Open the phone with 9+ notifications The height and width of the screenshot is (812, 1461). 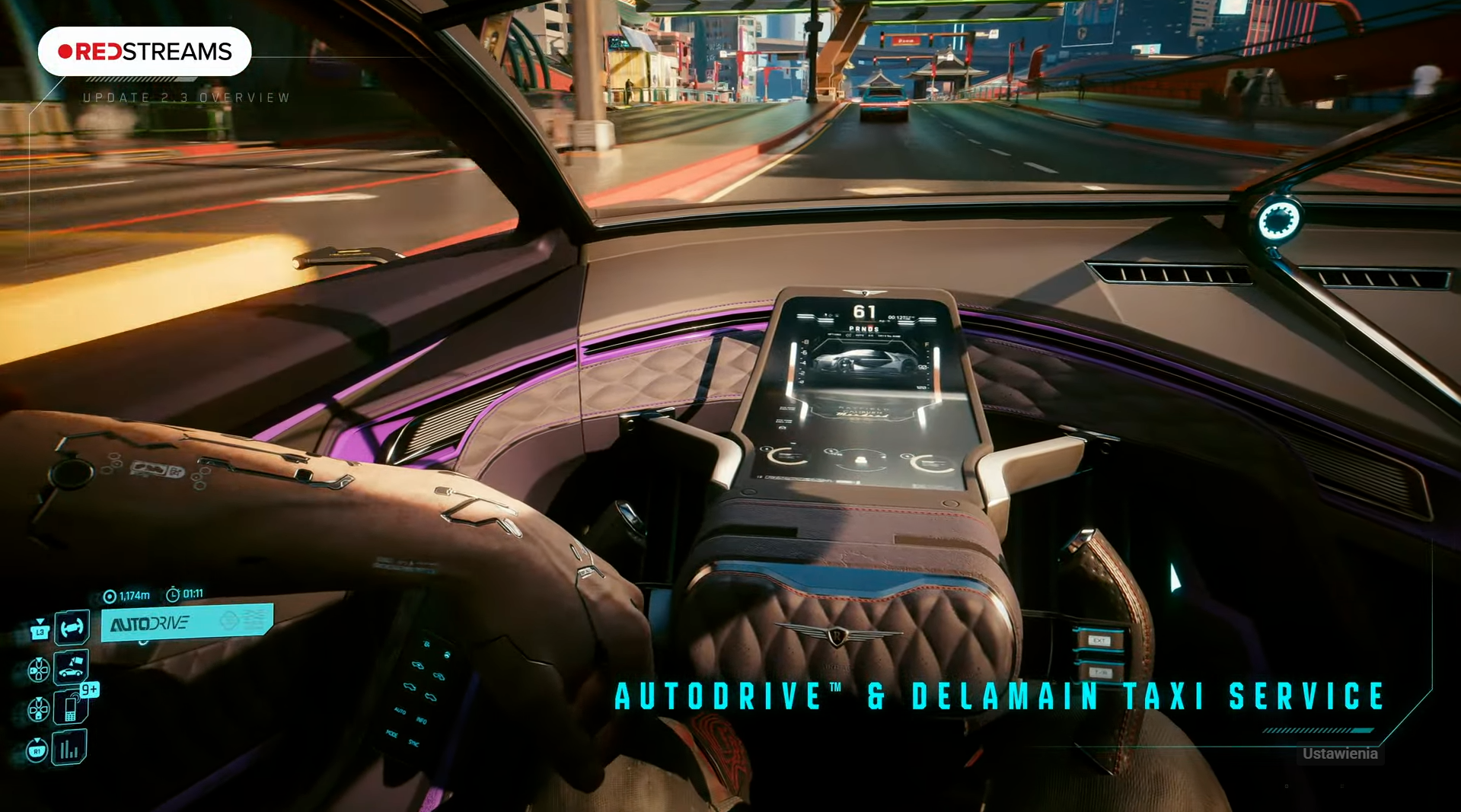click(71, 709)
